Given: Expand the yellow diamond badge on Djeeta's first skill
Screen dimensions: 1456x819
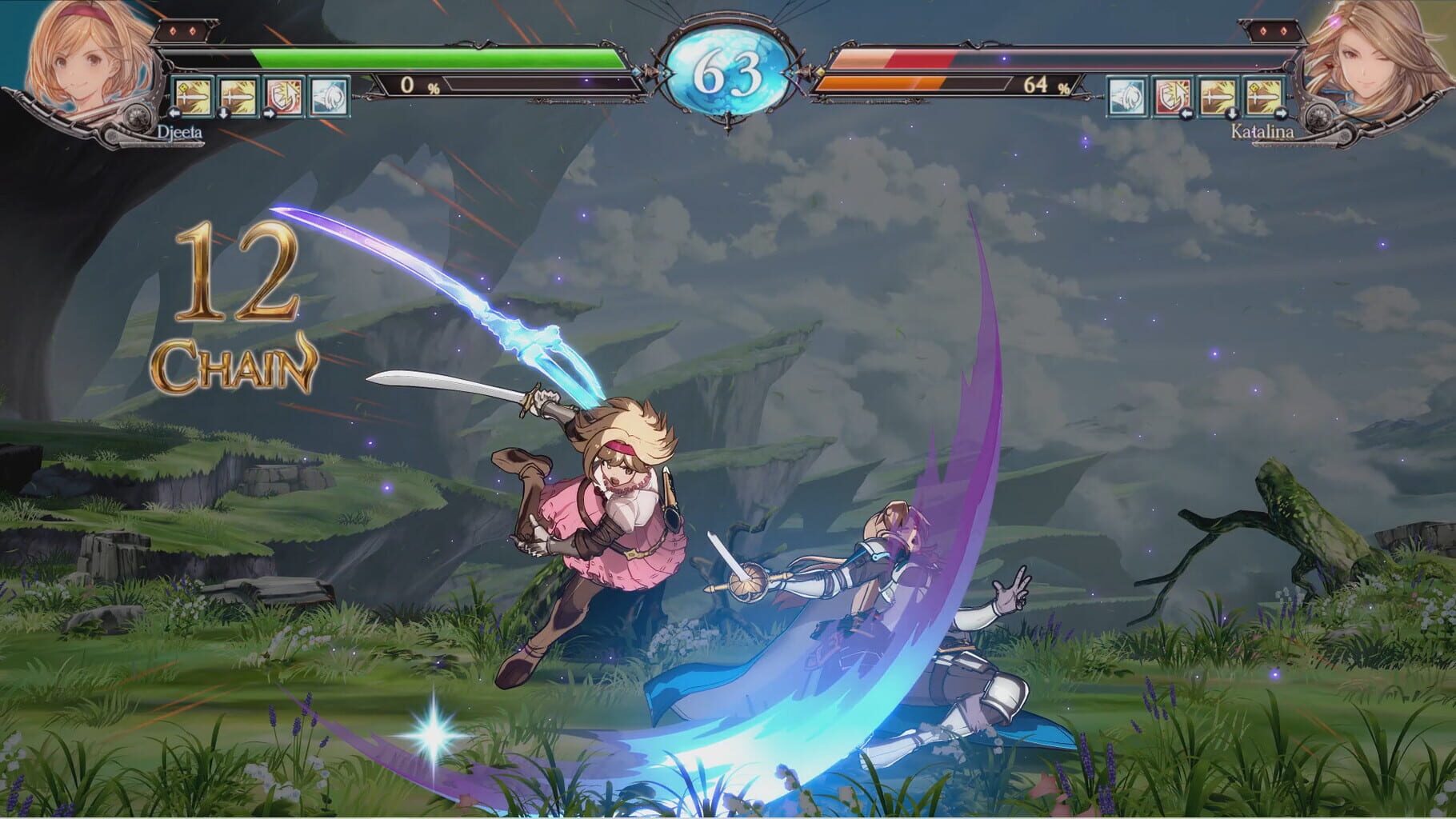Looking at the screenshot, I should (184, 87).
